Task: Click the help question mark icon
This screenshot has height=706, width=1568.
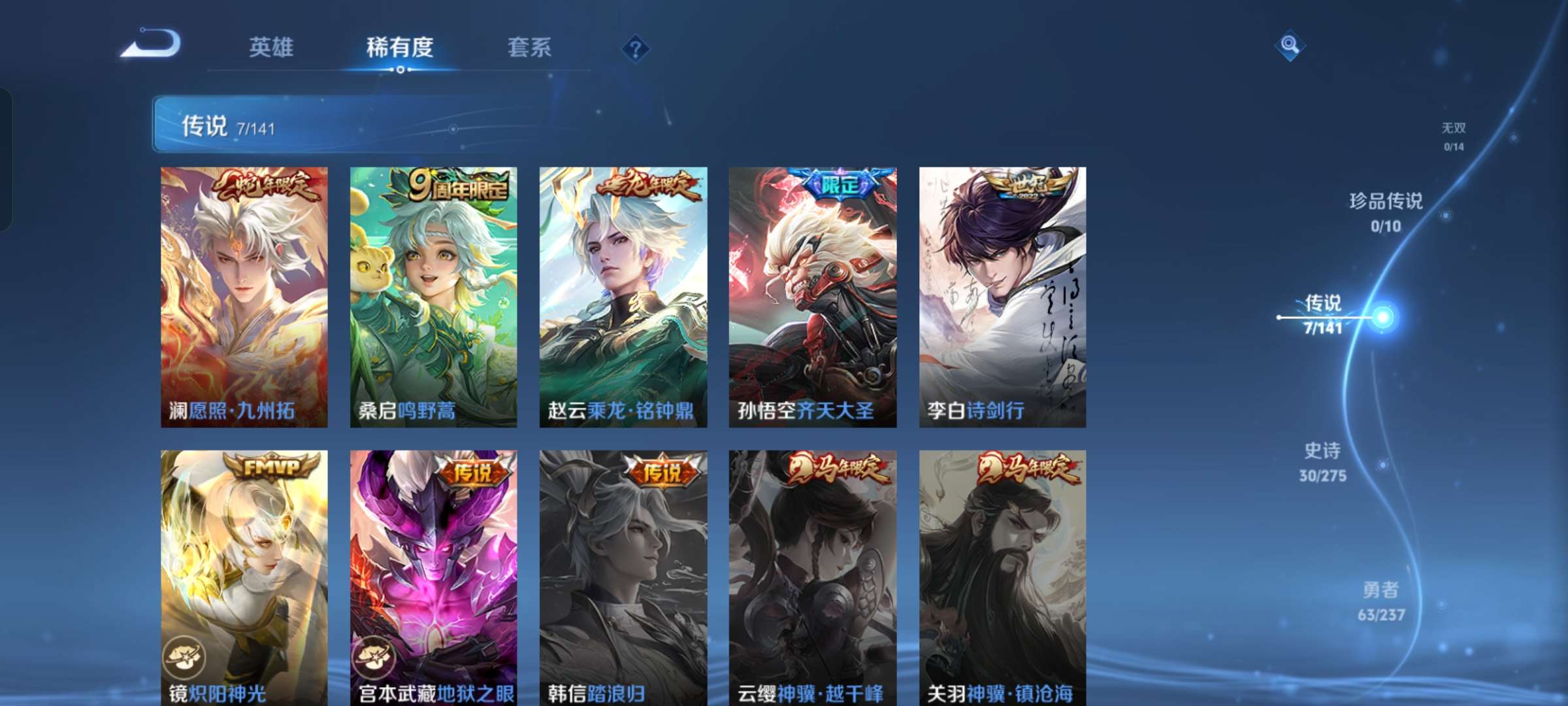Action: point(635,48)
